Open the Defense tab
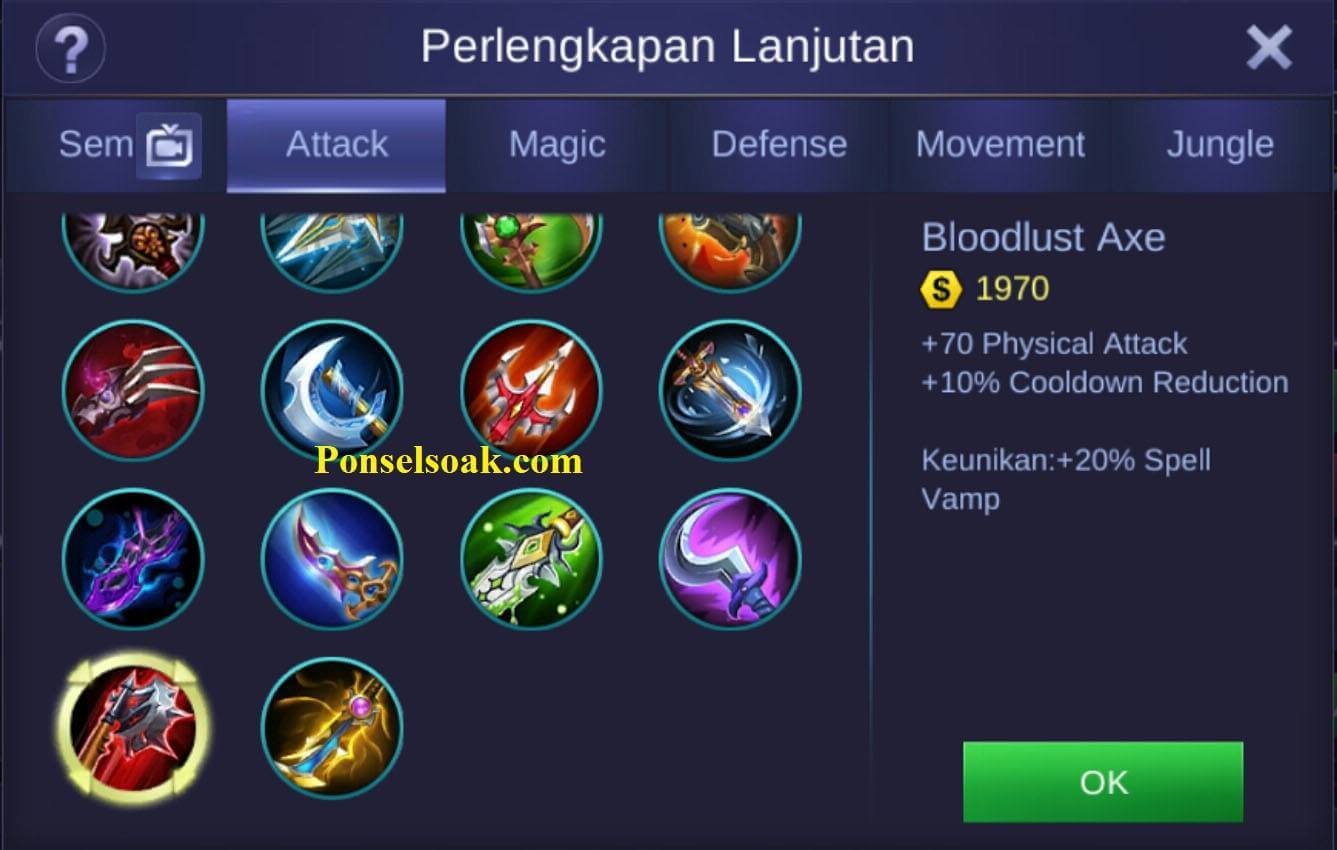Screen dimensions: 1337x850 779,144
